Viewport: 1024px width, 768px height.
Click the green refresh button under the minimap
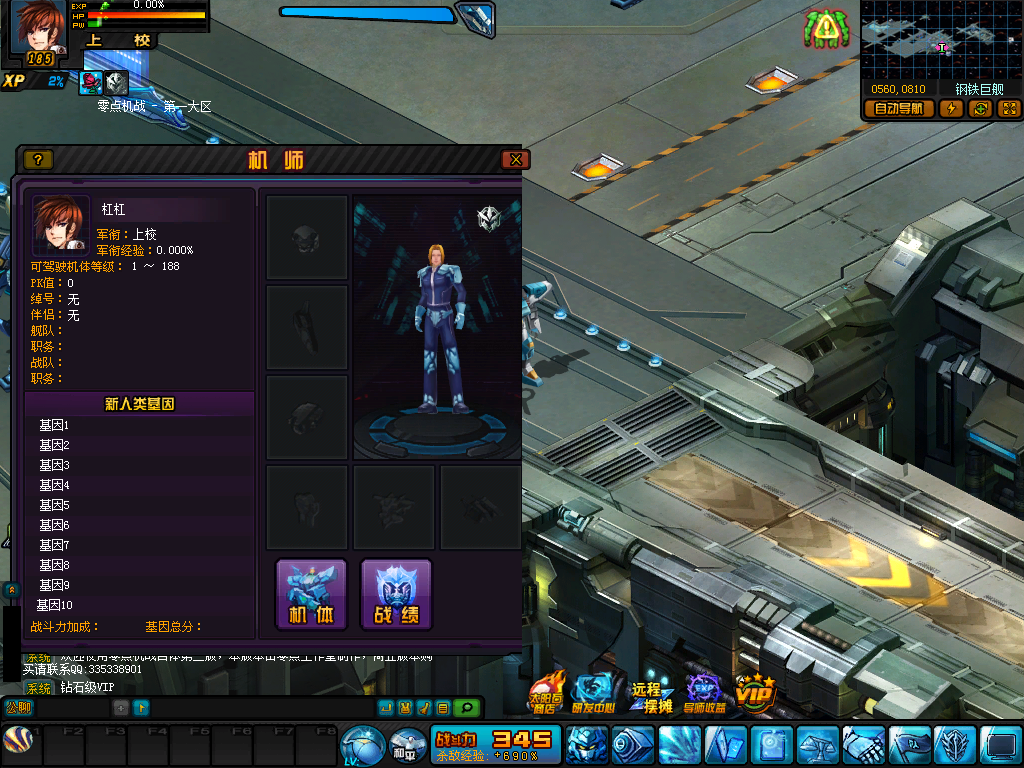[980, 109]
